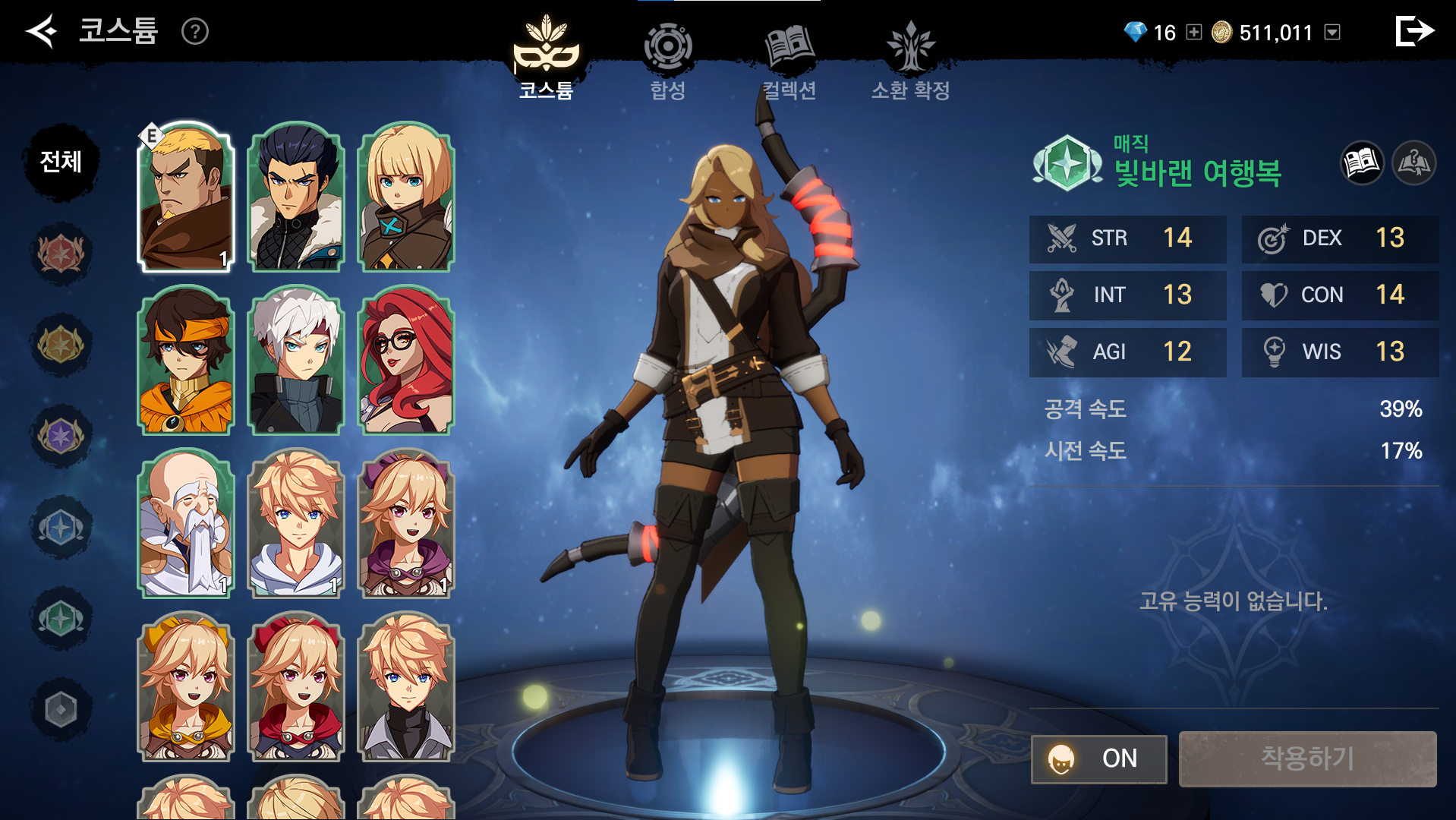Select the orange-bandana masked character costume
This screenshot has width=1456, height=820.
(186, 361)
